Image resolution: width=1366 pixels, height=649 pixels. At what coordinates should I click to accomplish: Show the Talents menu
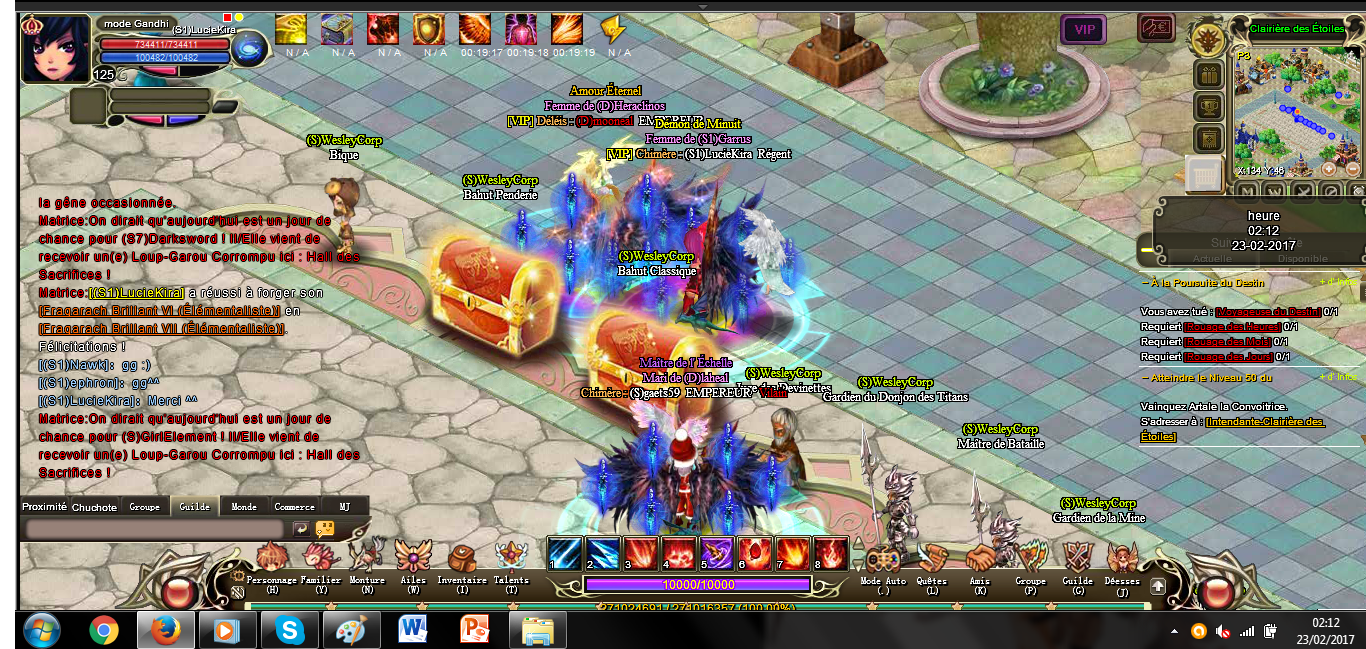[511, 558]
